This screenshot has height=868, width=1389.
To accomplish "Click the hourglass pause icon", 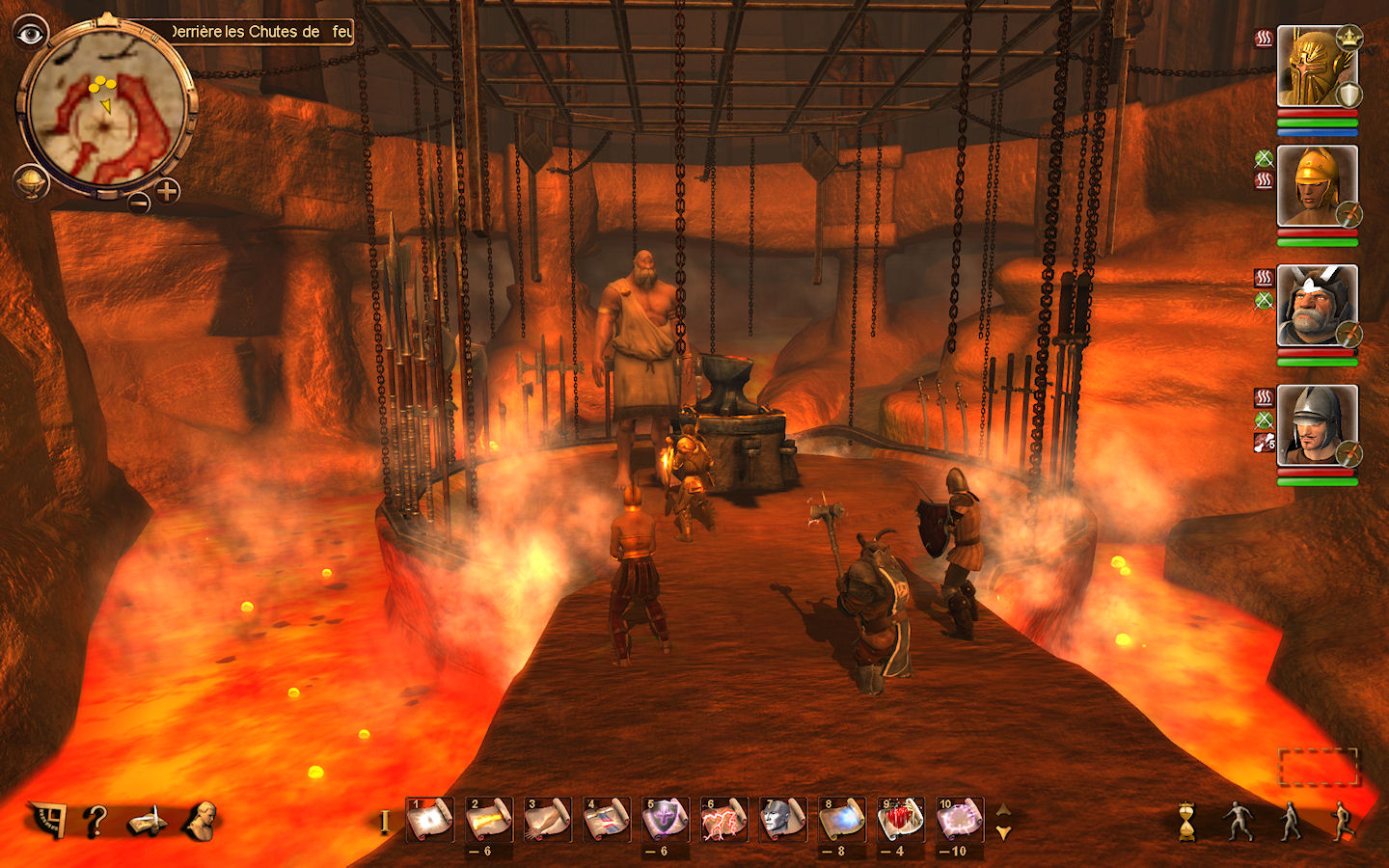I will point(1186,822).
